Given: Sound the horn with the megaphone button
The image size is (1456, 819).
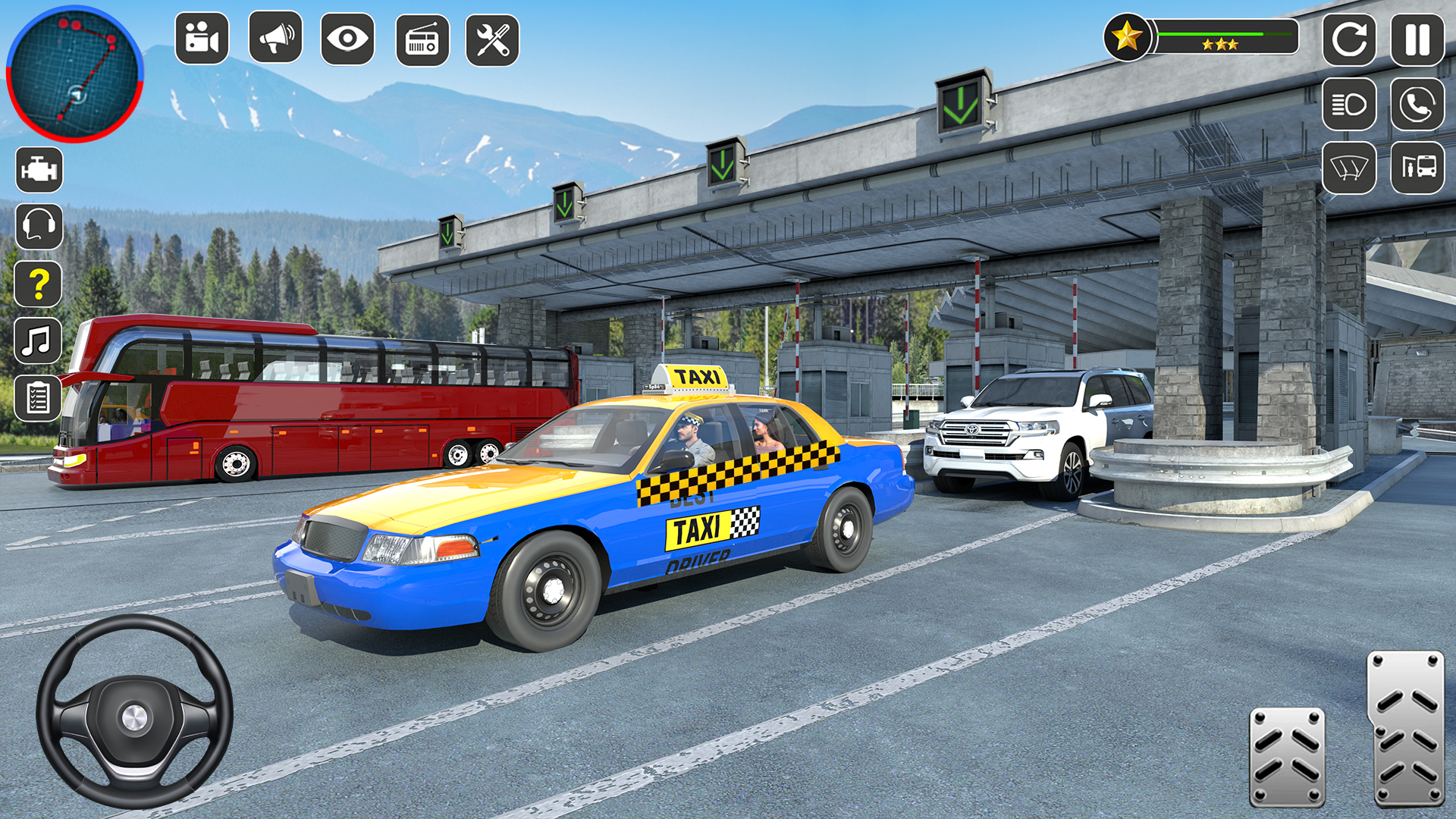Looking at the screenshot, I should (275, 38).
